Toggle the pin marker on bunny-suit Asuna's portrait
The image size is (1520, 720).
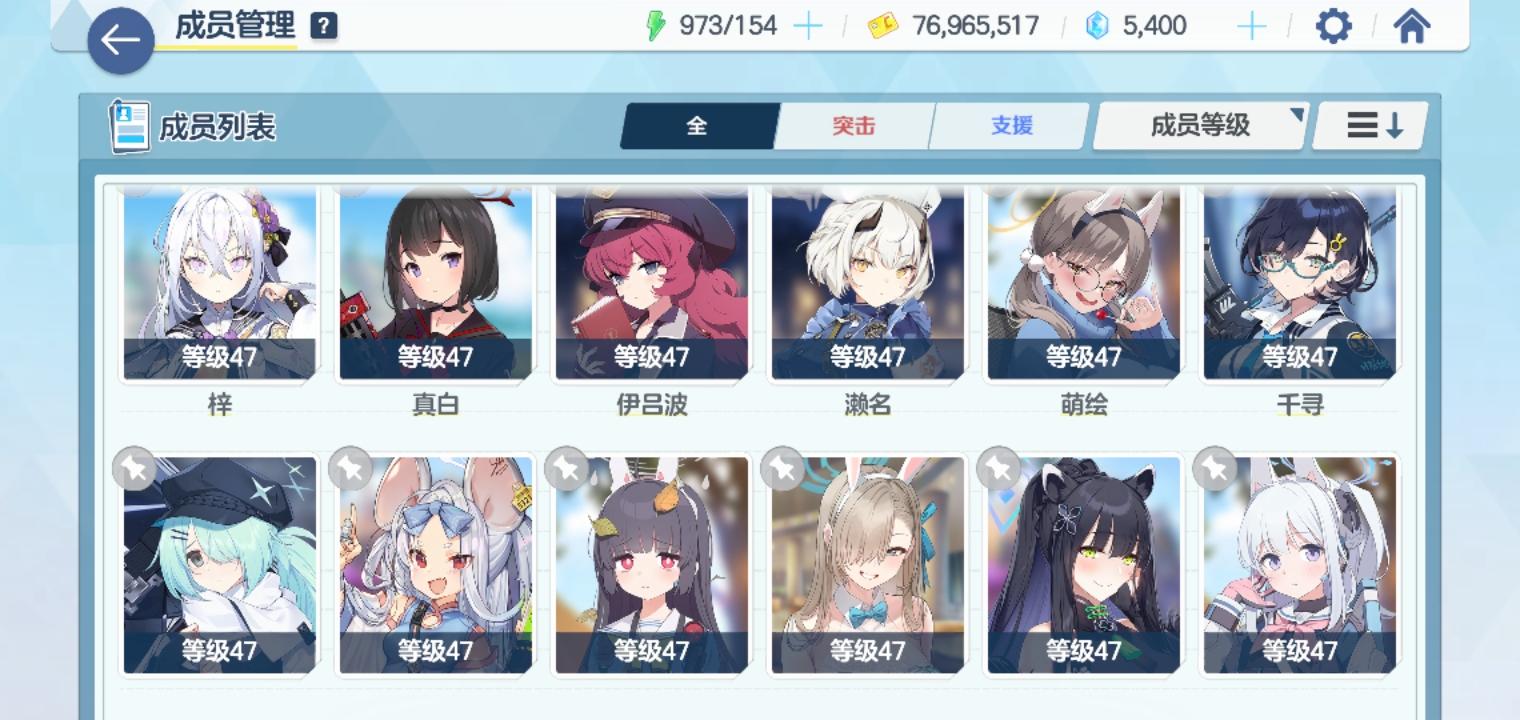coord(783,469)
